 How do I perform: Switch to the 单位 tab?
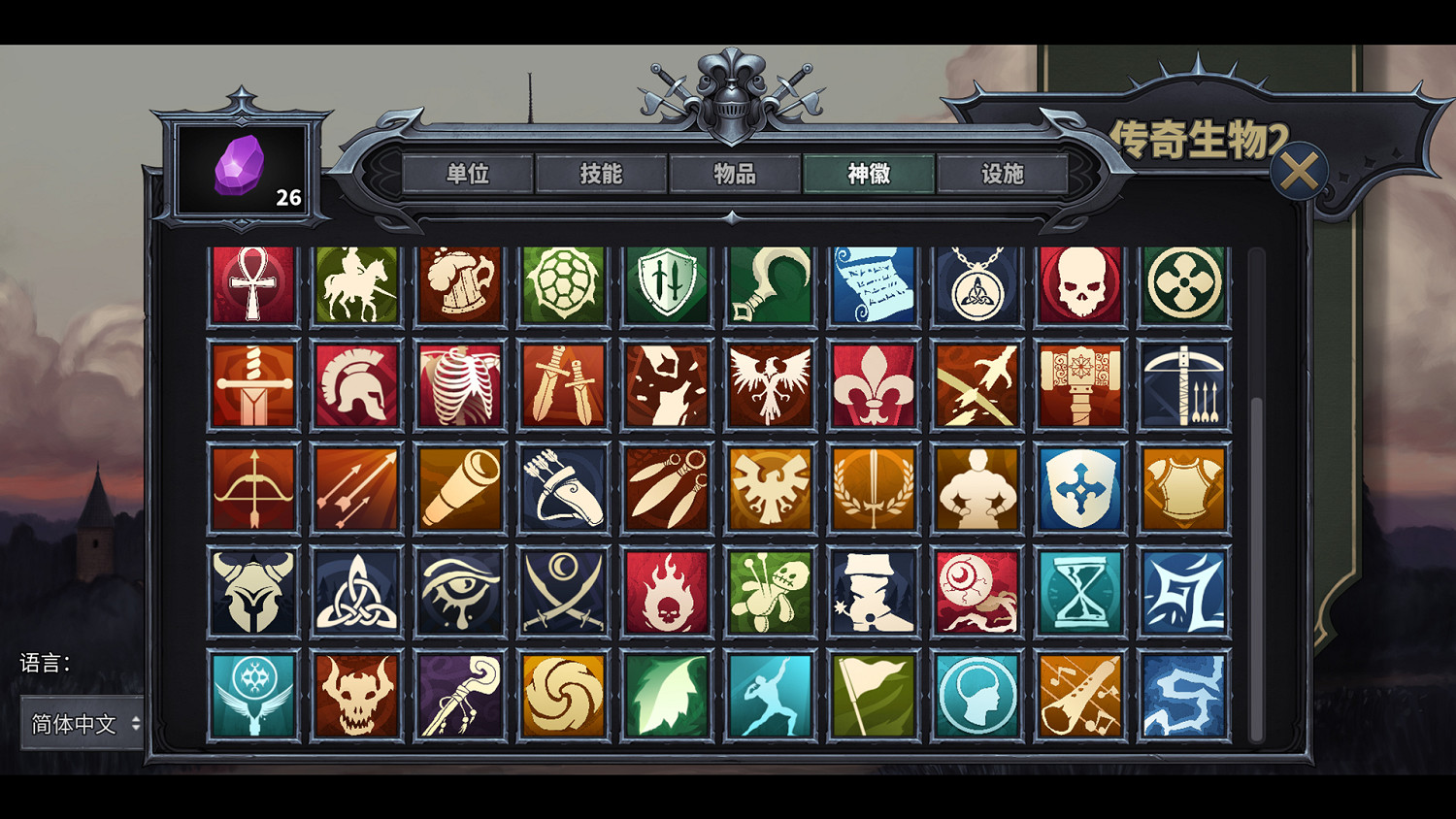pos(467,176)
